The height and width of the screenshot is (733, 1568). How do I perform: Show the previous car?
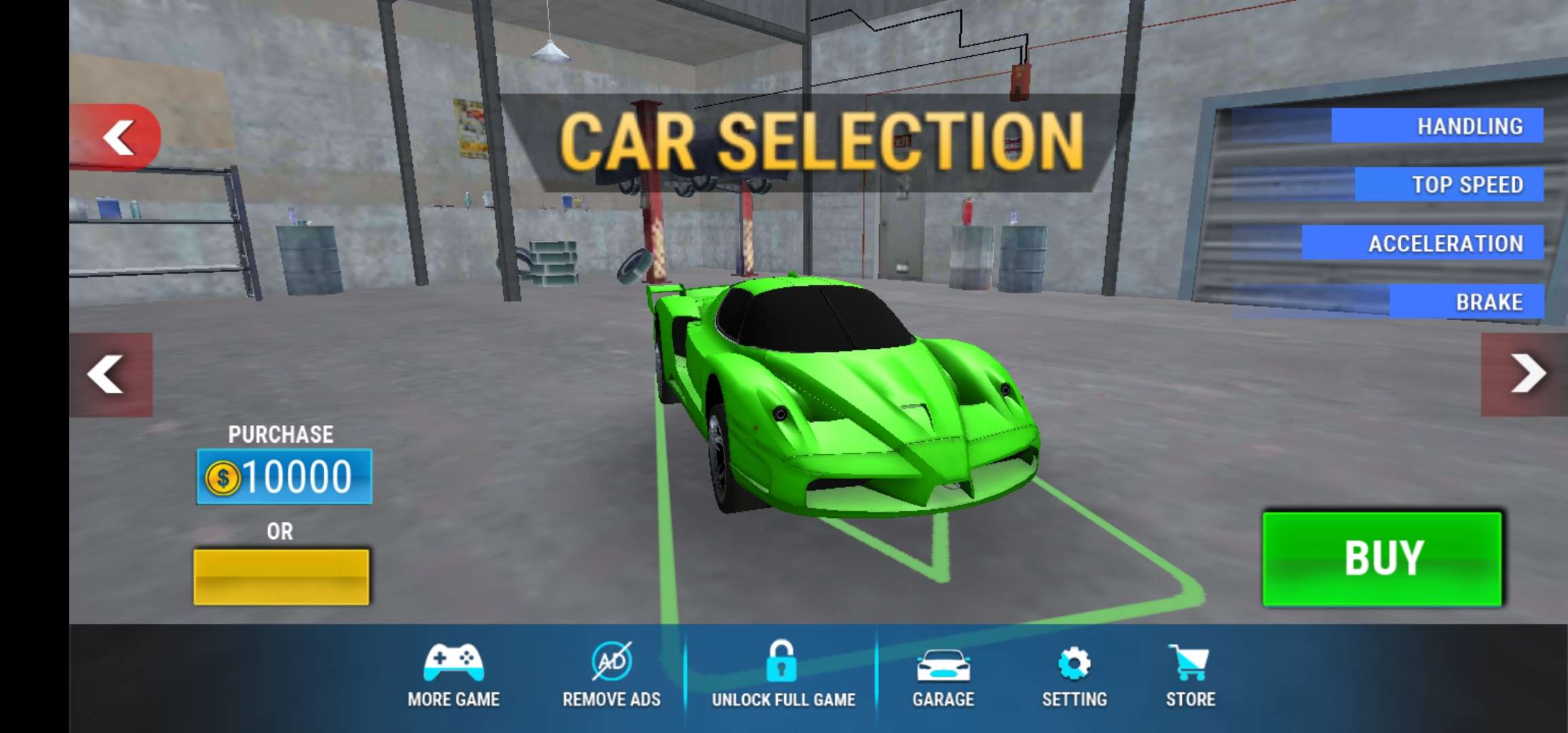(110, 374)
